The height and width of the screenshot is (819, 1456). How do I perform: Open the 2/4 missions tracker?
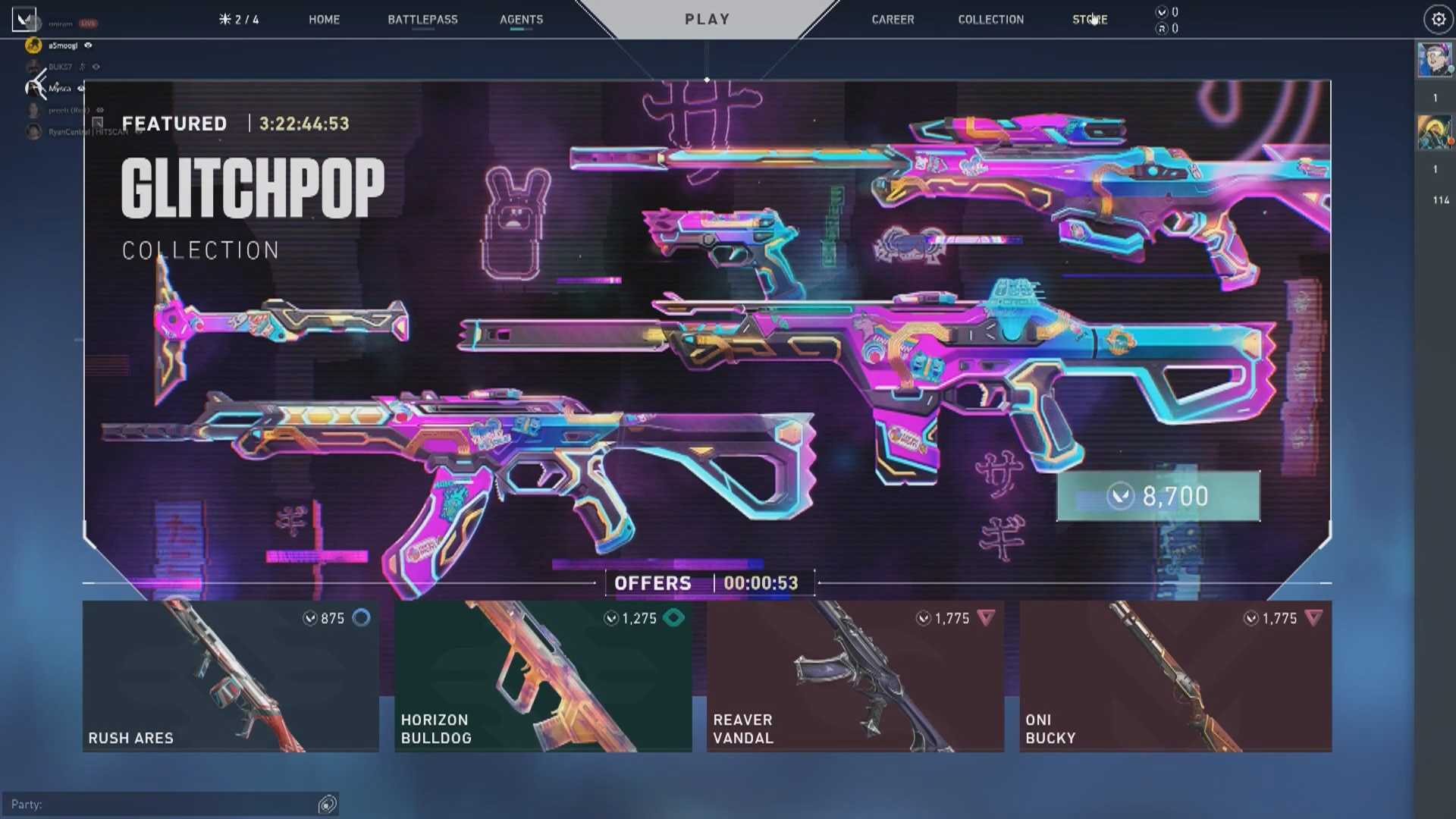click(239, 20)
